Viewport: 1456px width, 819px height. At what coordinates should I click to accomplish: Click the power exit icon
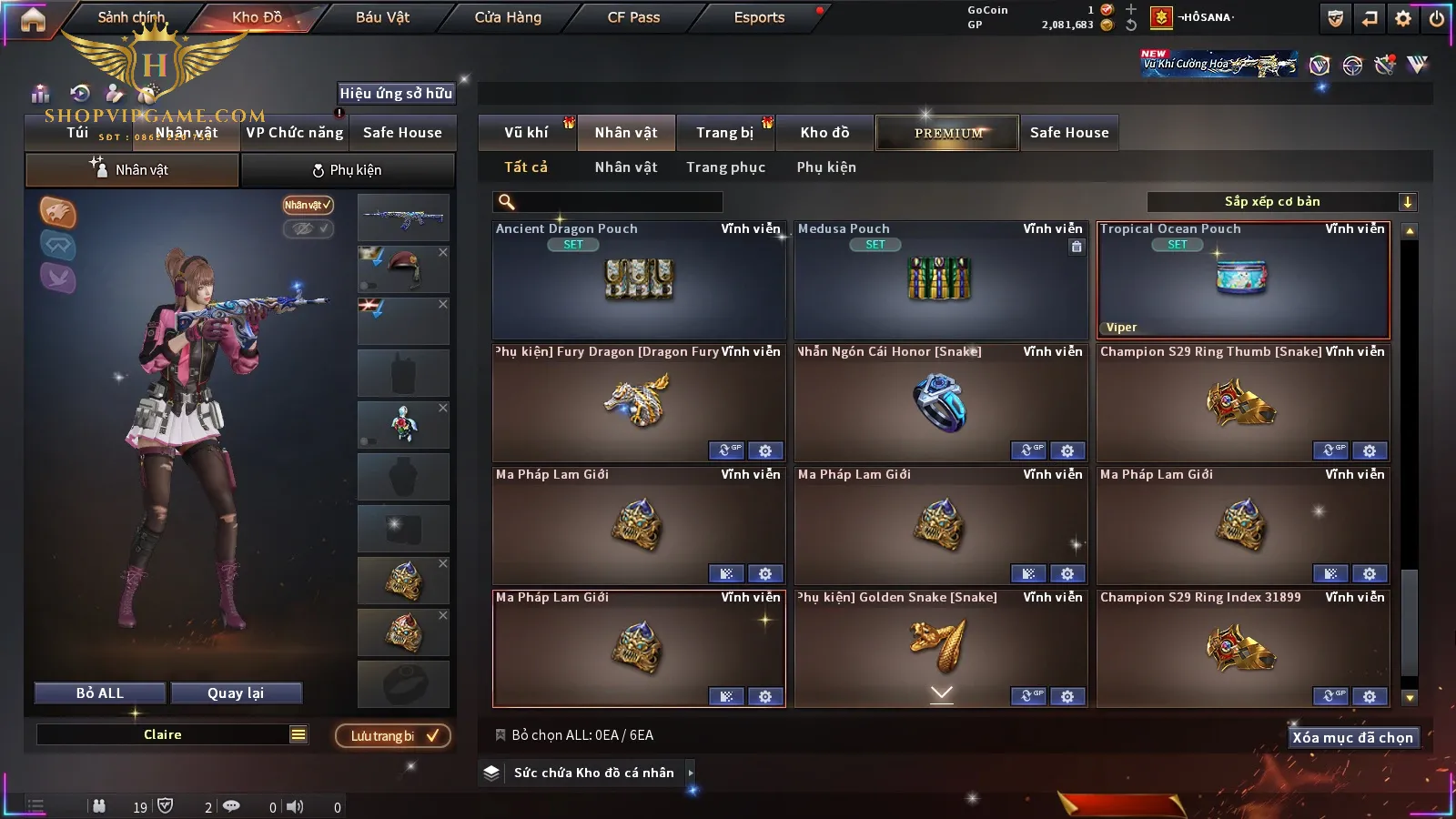coord(1437,18)
